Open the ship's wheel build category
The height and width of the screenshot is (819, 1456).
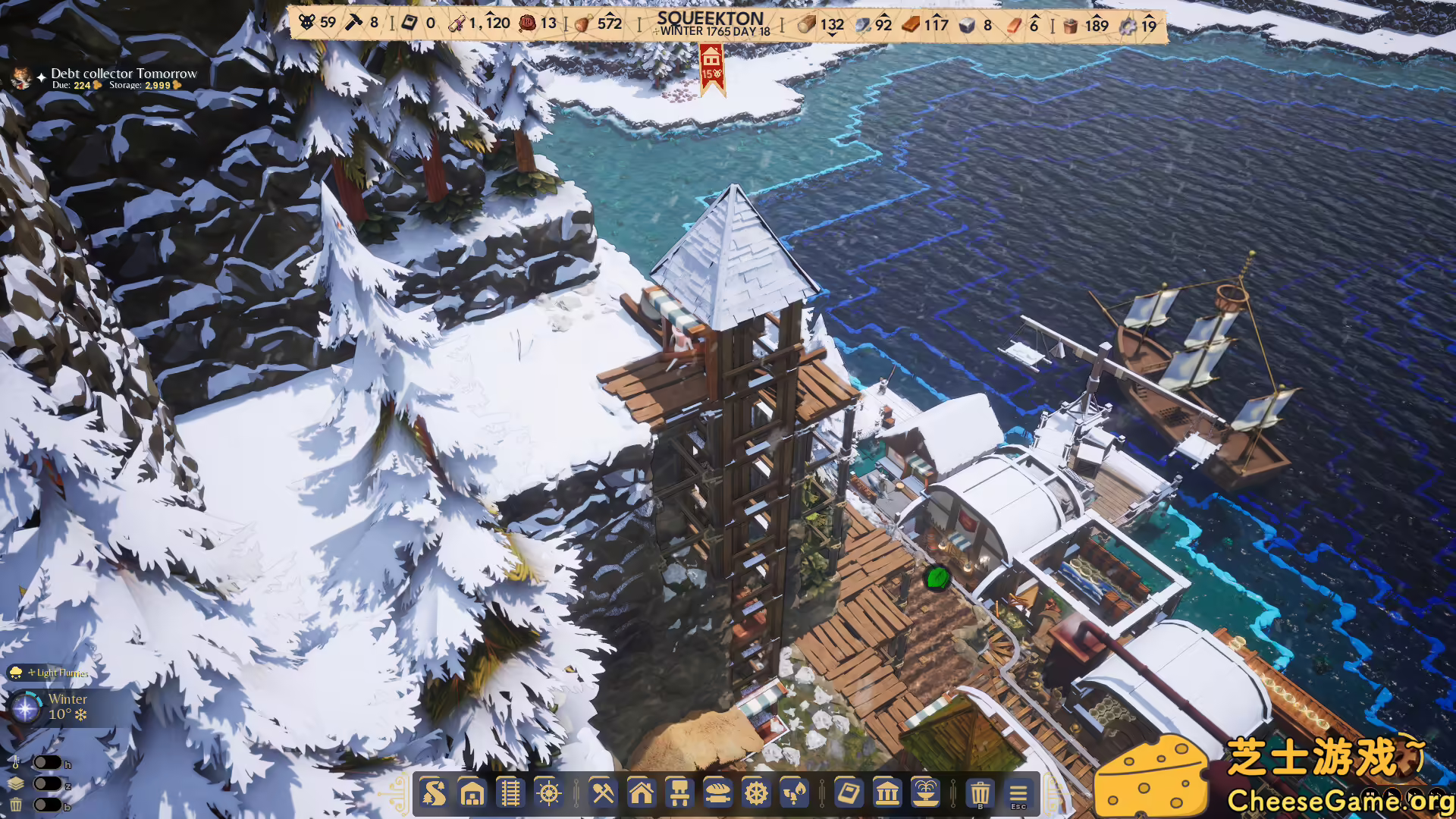pyautogui.click(x=548, y=794)
